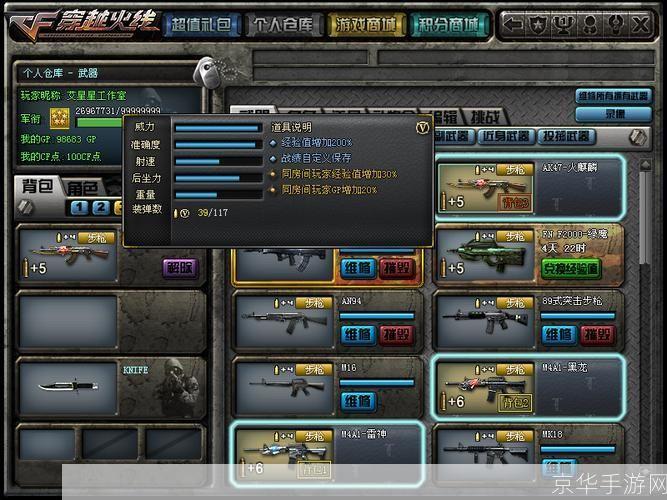Repair the M16 rifle with 维修
The width and height of the screenshot is (667, 500).
[x=357, y=400]
